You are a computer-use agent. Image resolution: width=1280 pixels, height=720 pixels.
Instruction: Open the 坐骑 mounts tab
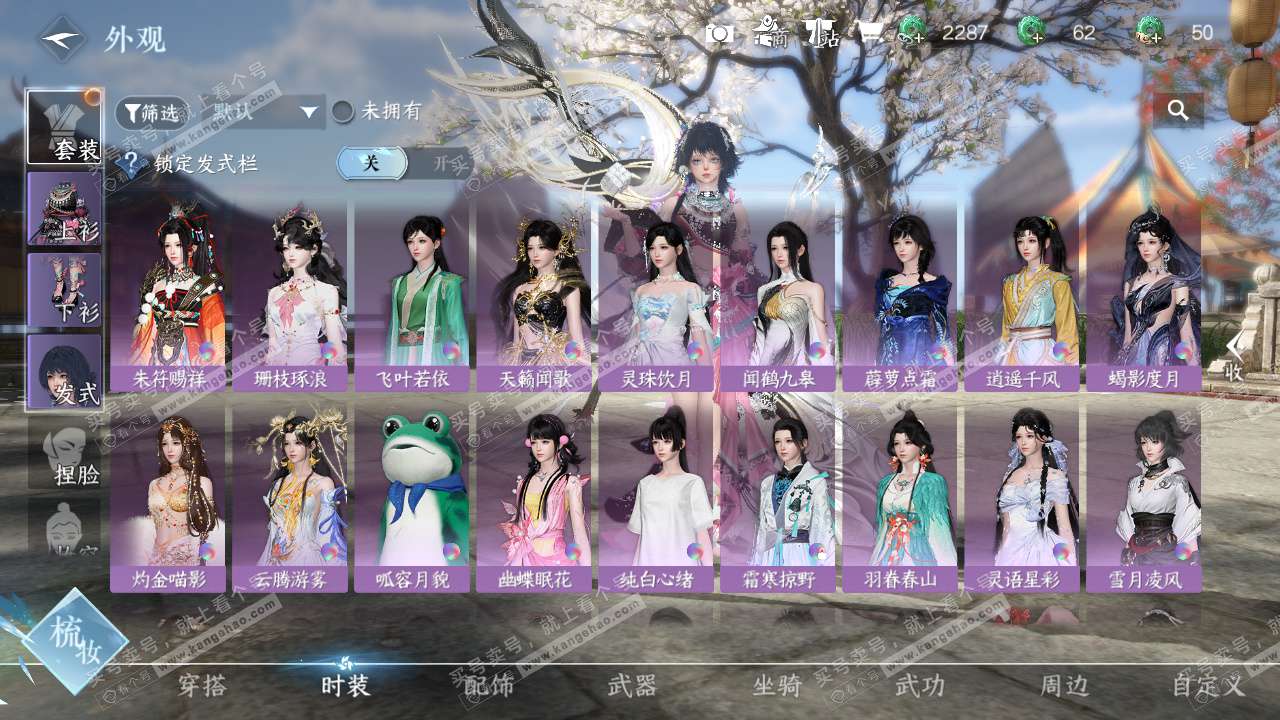click(777, 686)
